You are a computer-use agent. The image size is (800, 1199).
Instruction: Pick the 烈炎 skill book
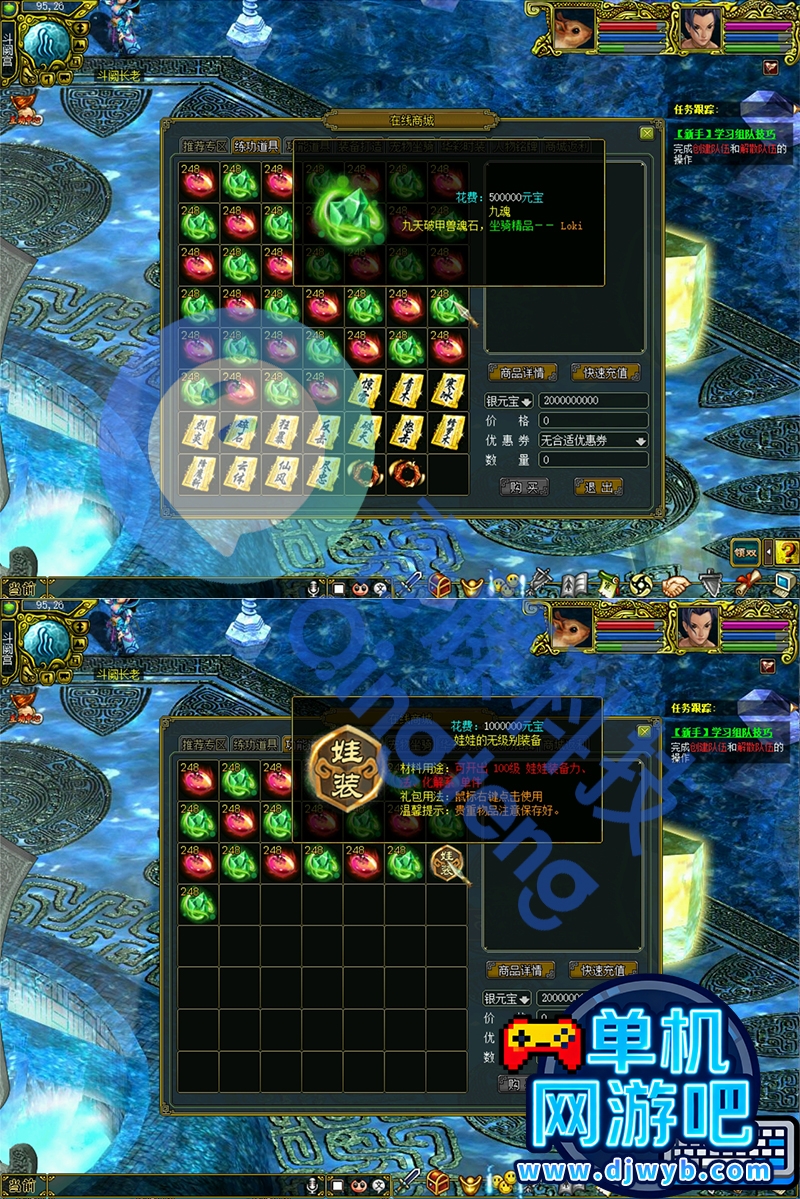[199, 432]
